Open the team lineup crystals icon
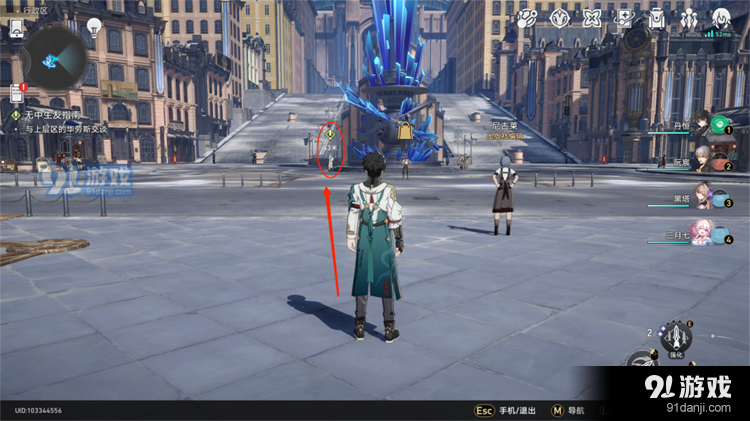The image size is (750, 421). [x=688, y=19]
